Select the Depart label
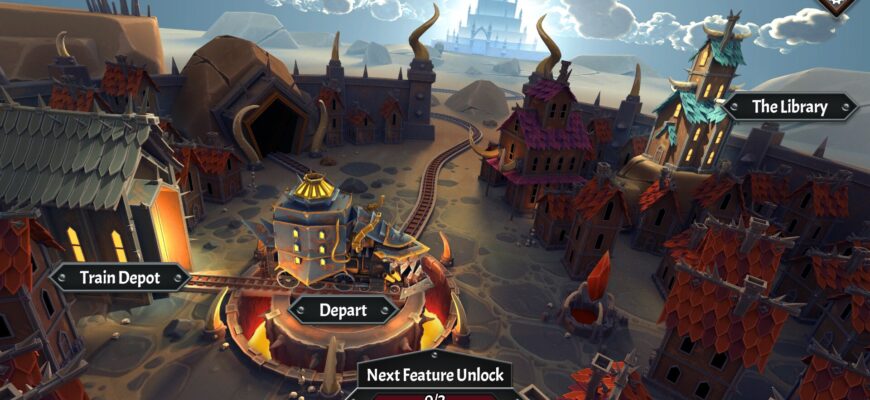The width and height of the screenshot is (870, 400). [343, 309]
